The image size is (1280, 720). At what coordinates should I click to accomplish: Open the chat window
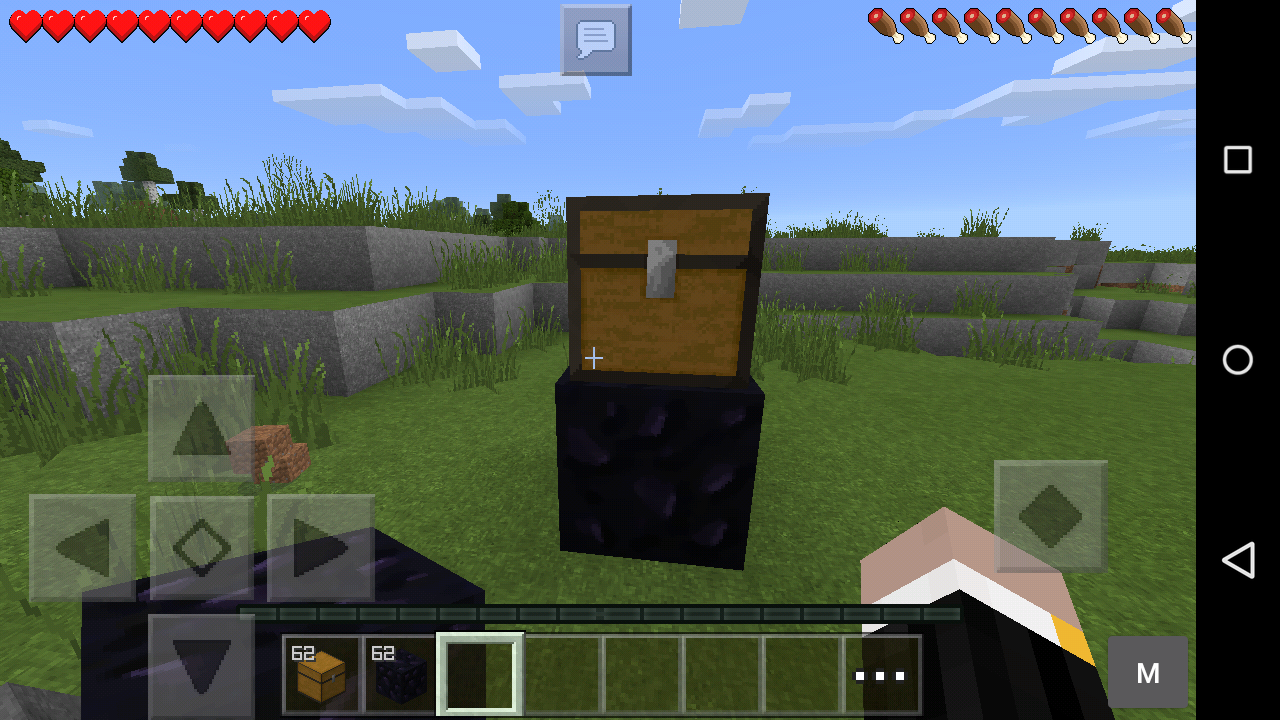[x=595, y=40]
